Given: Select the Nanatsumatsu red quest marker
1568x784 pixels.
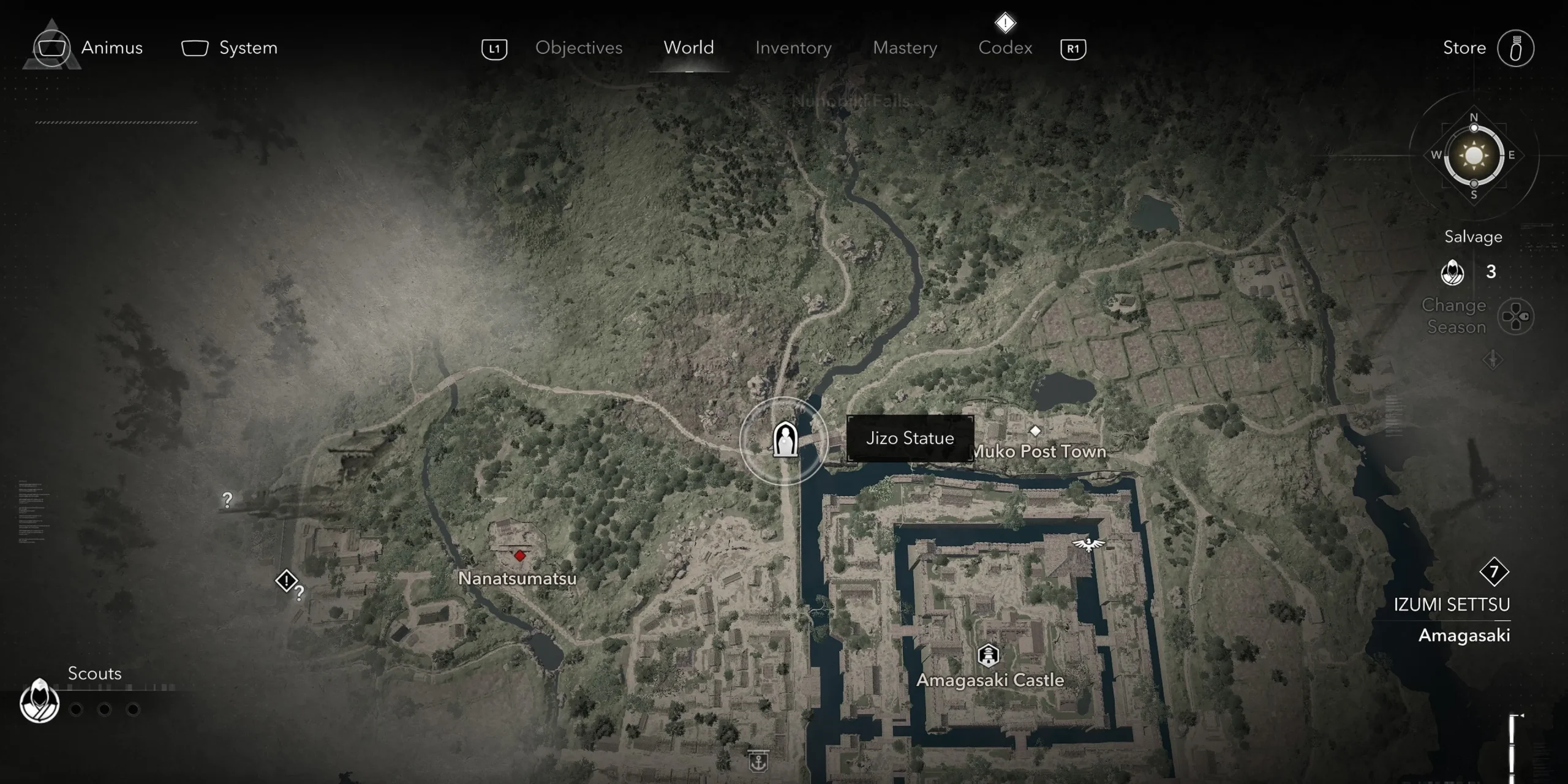Looking at the screenshot, I should coord(519,556).
